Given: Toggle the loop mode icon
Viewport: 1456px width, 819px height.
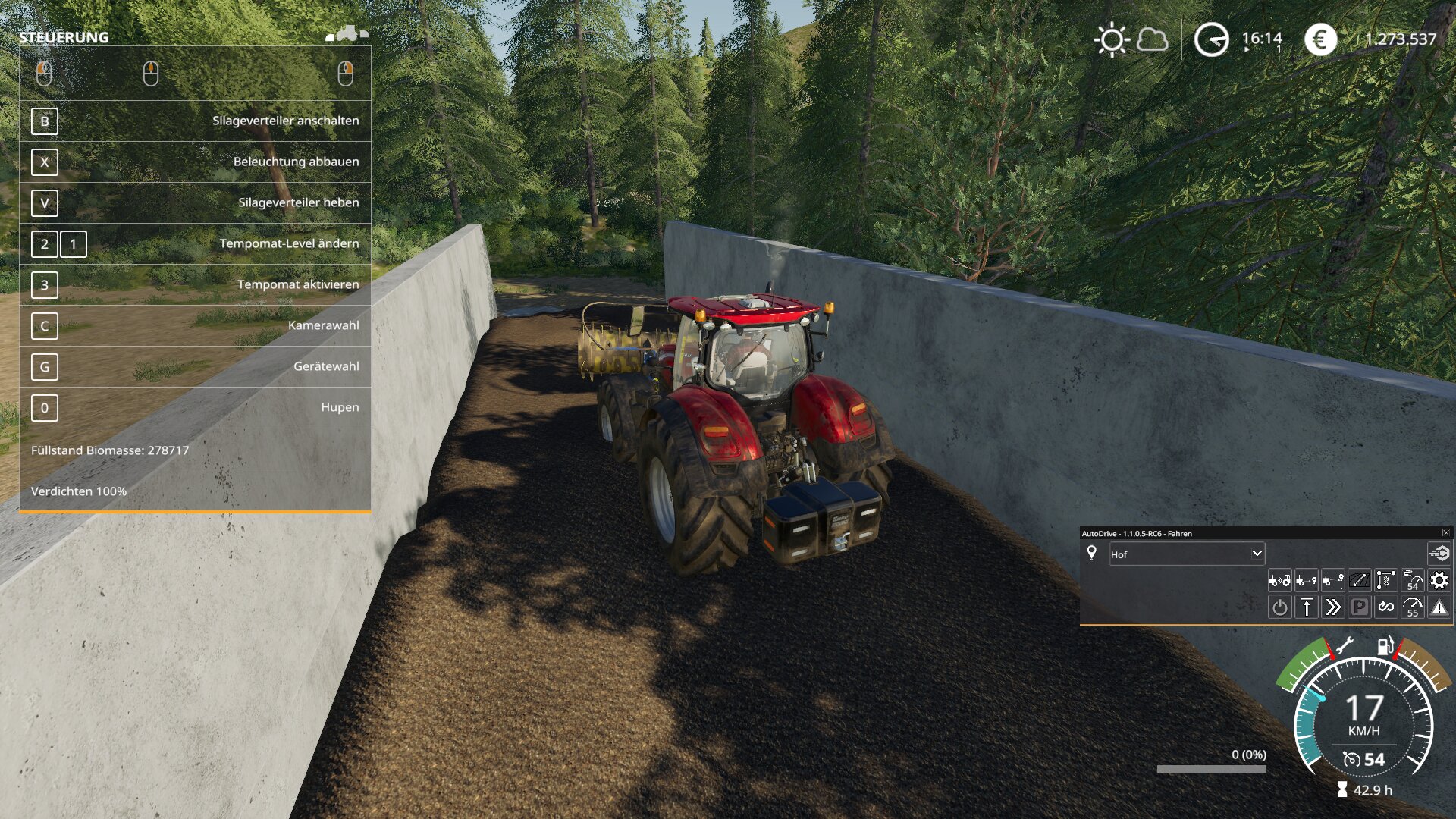Looking at the screenshot, I should [1386, 607].
